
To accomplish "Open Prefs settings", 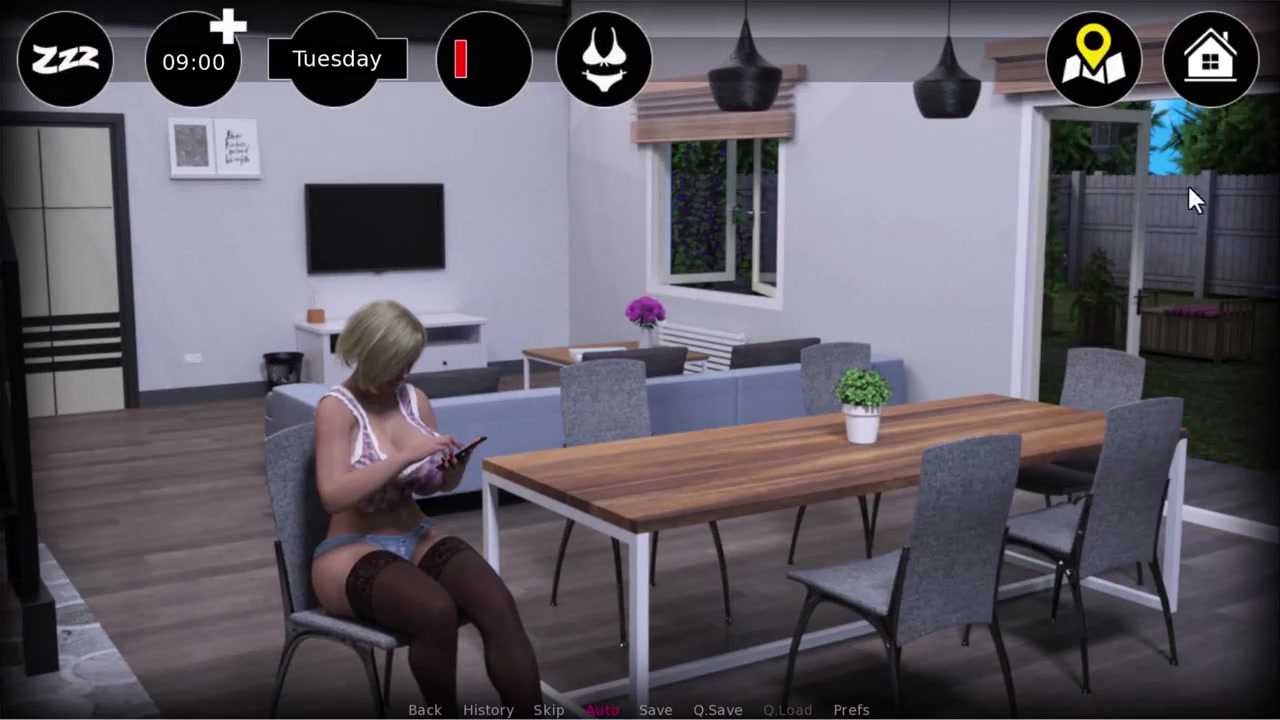I will click(851, 710).
